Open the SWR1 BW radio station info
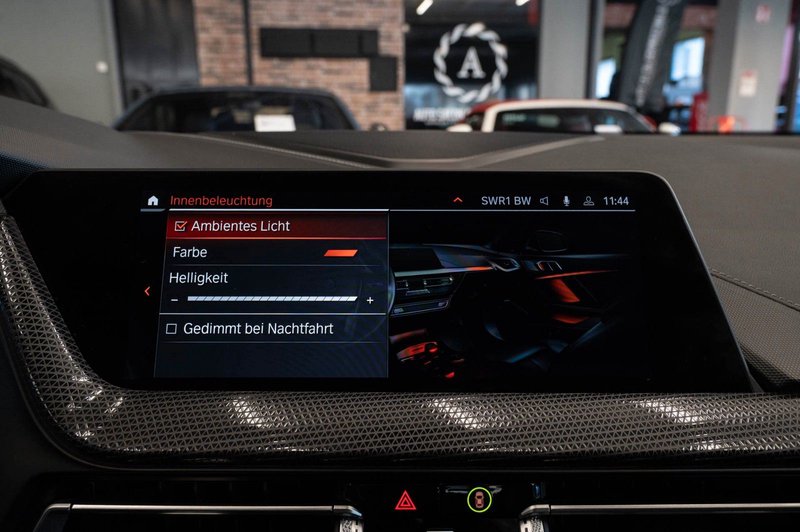Screen dimensions: 800x532 505,201
